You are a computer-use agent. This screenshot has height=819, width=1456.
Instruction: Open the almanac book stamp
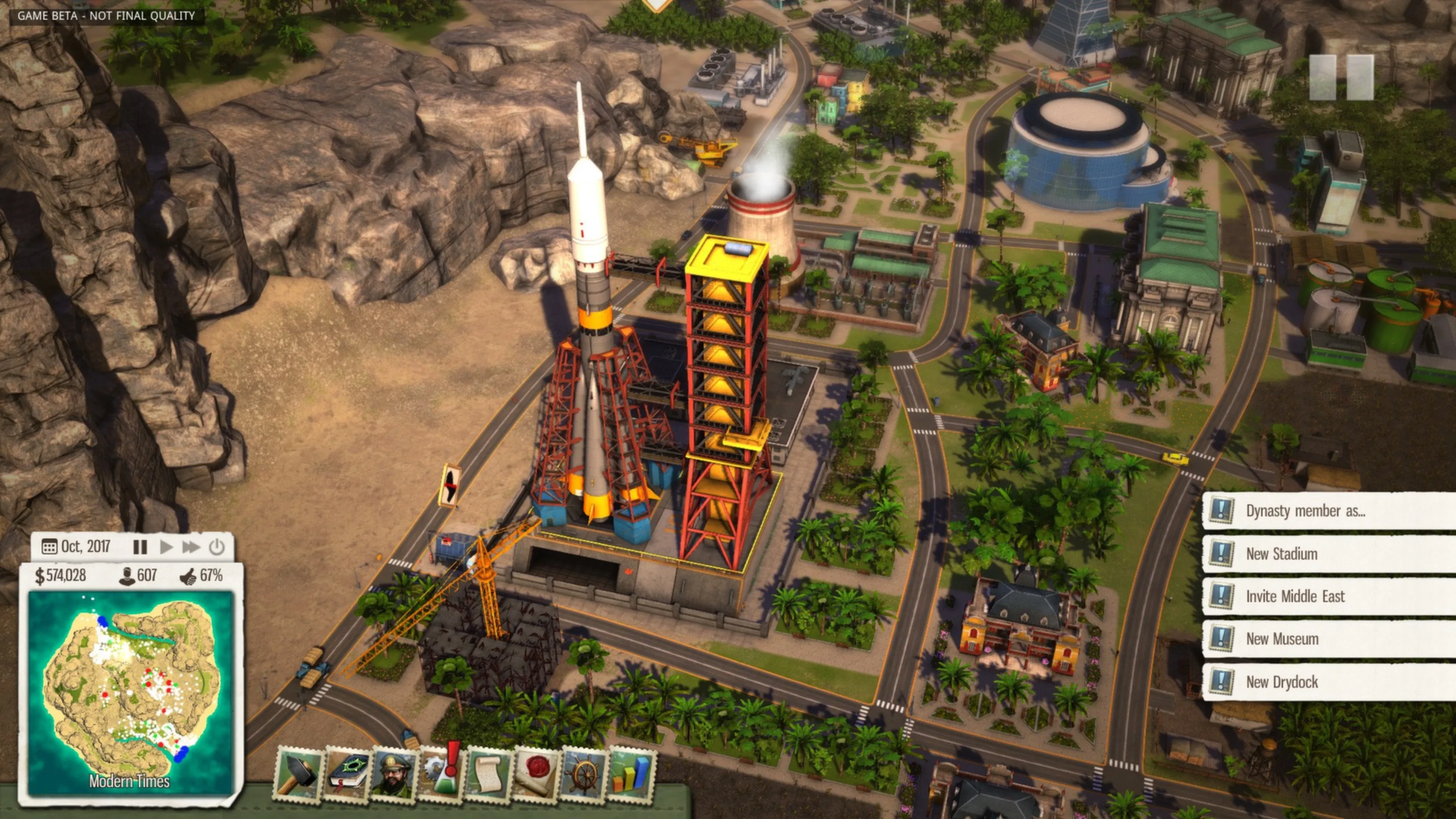347,774
